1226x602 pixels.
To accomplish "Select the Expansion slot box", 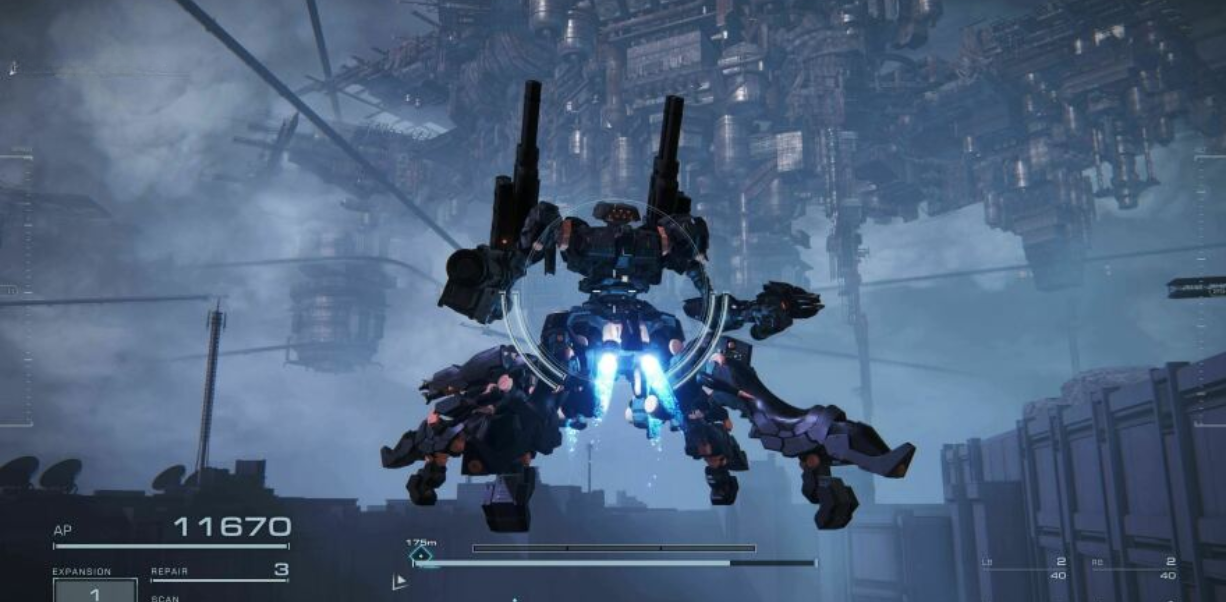I will 95,590.
